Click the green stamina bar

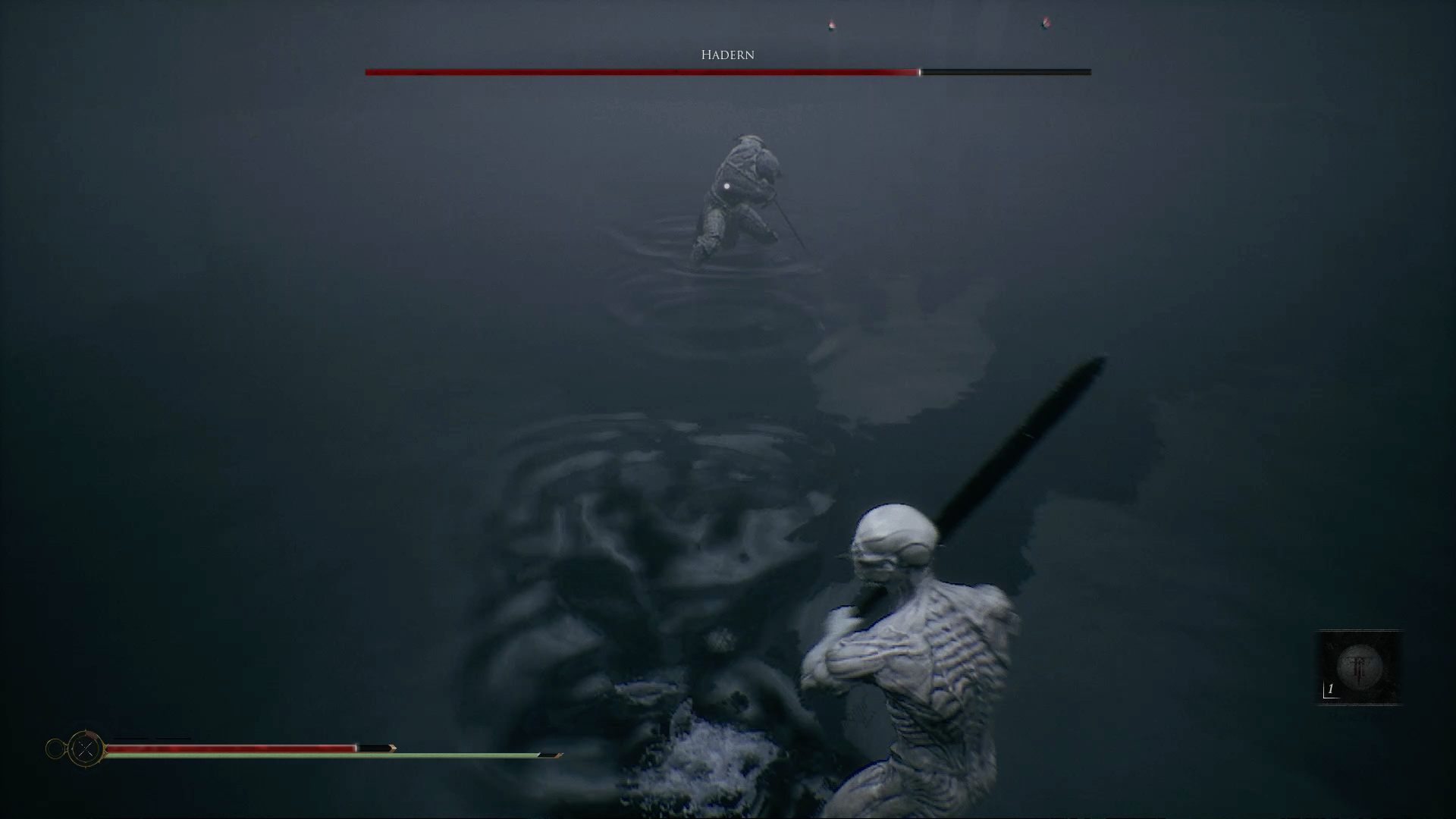pyautogui.click(x=318, y=756)
